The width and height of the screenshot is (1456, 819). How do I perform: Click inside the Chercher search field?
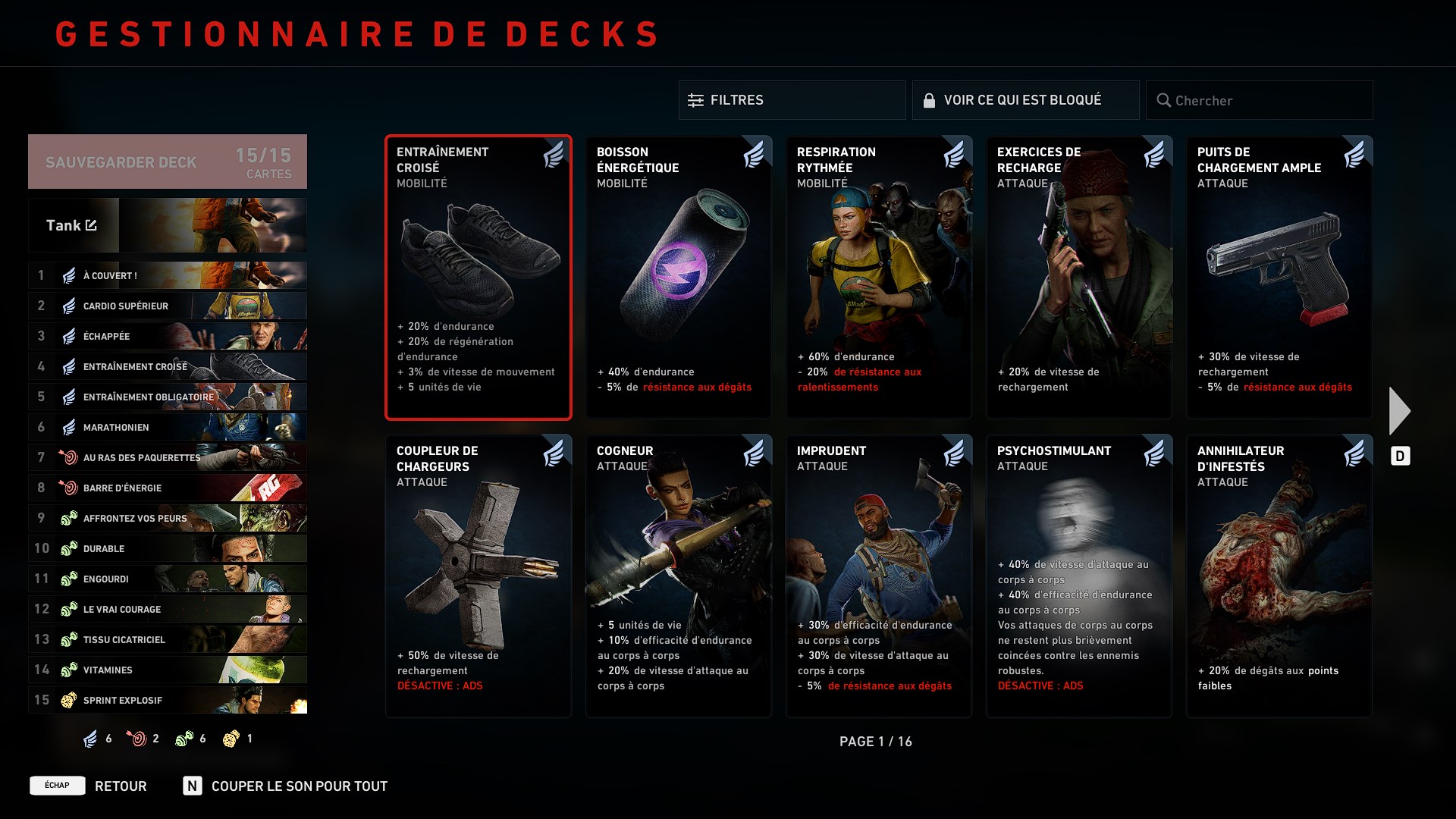tap(1259, 99)
